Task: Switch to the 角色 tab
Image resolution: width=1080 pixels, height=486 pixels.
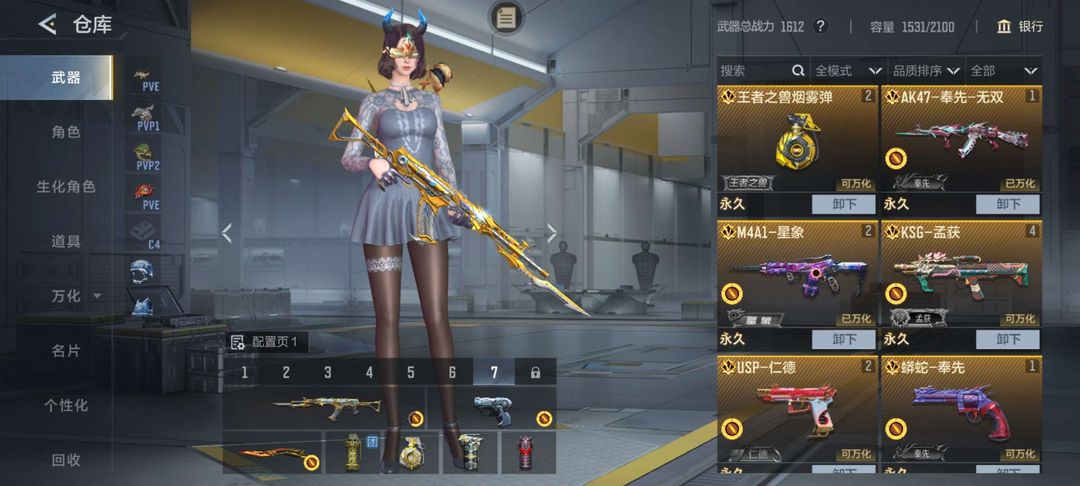Action: coord(66,132)
